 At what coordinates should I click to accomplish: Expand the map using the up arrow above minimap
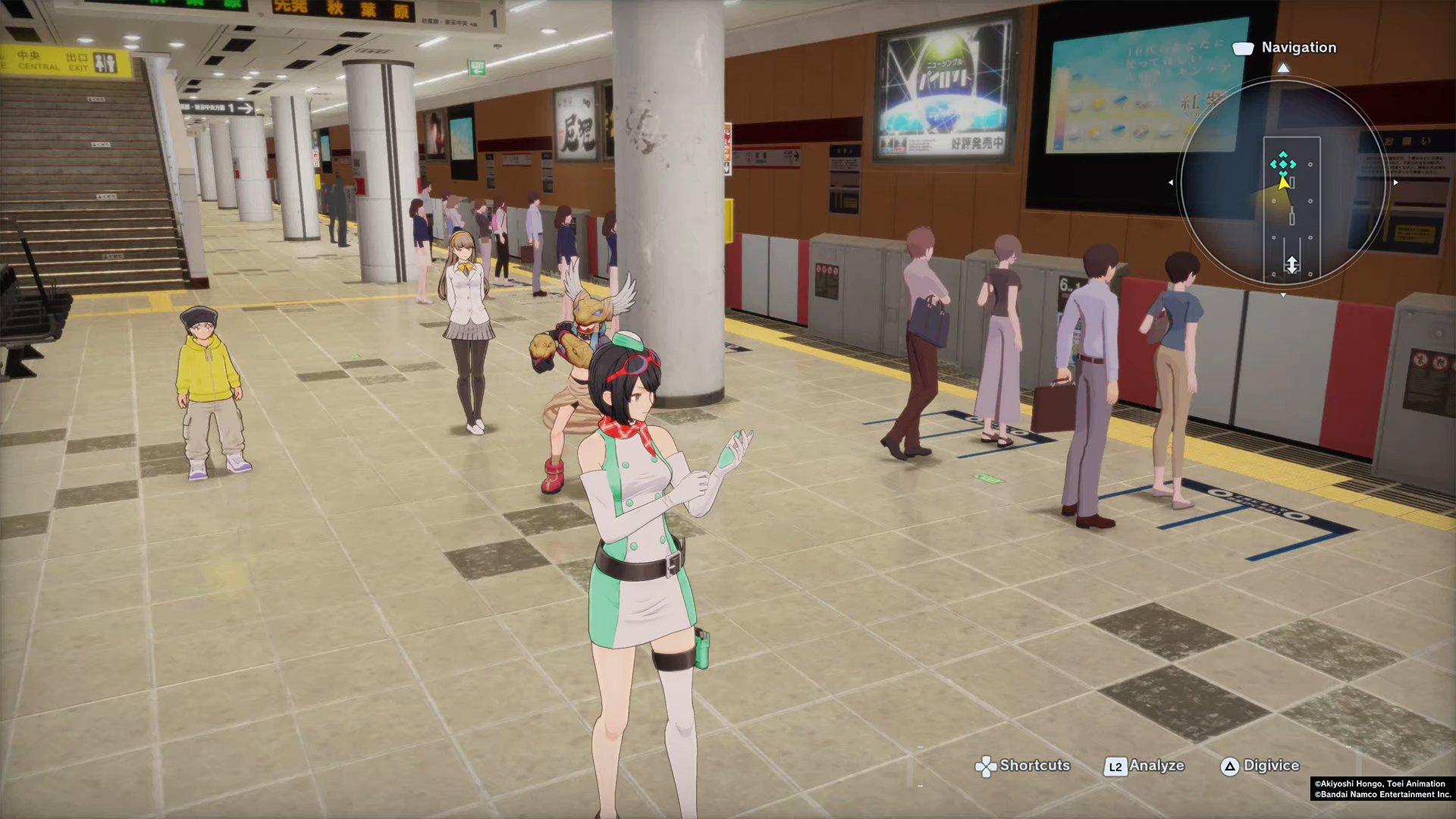[1284, 67]
